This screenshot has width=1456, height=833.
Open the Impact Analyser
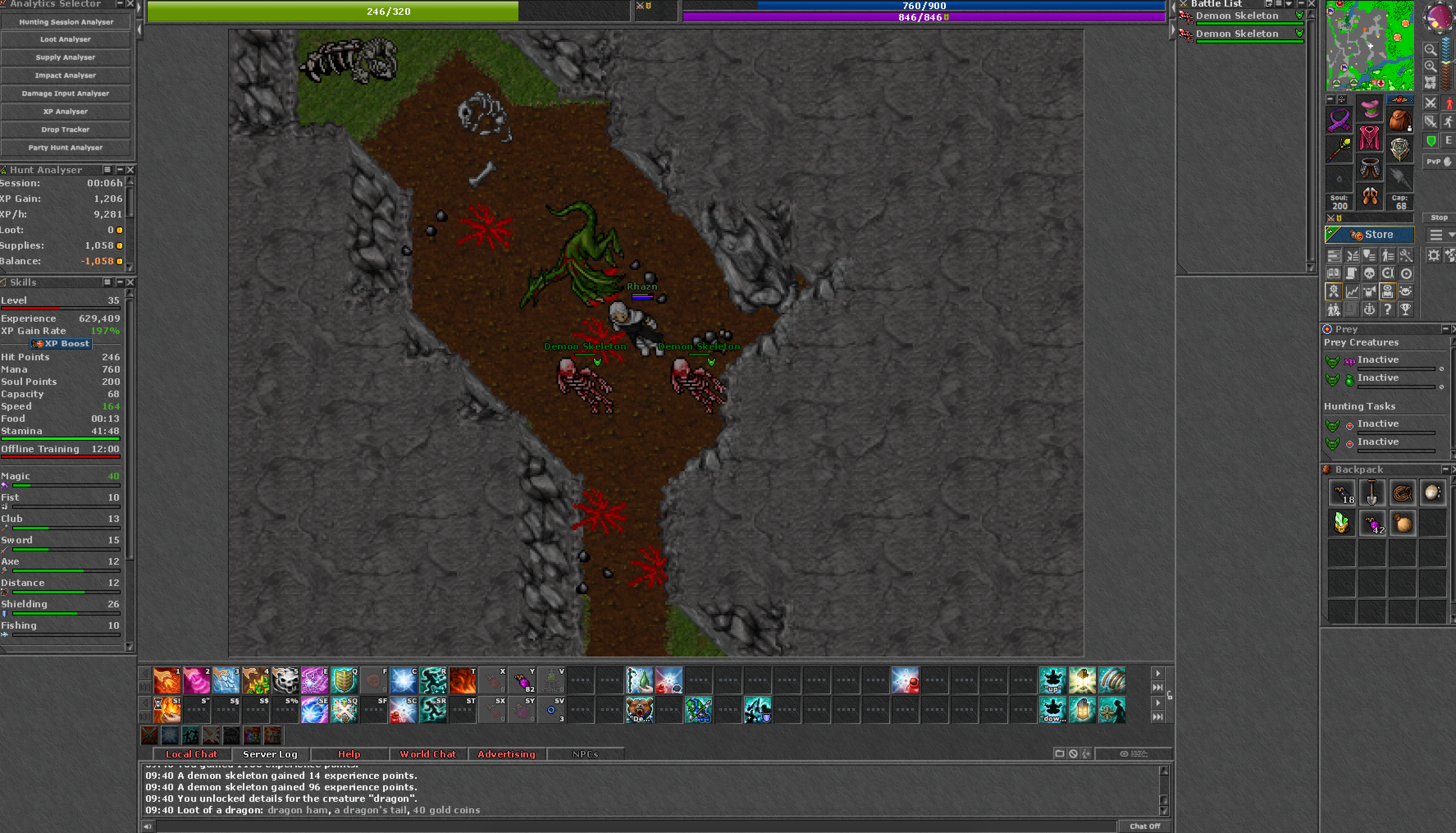[66, 76]
